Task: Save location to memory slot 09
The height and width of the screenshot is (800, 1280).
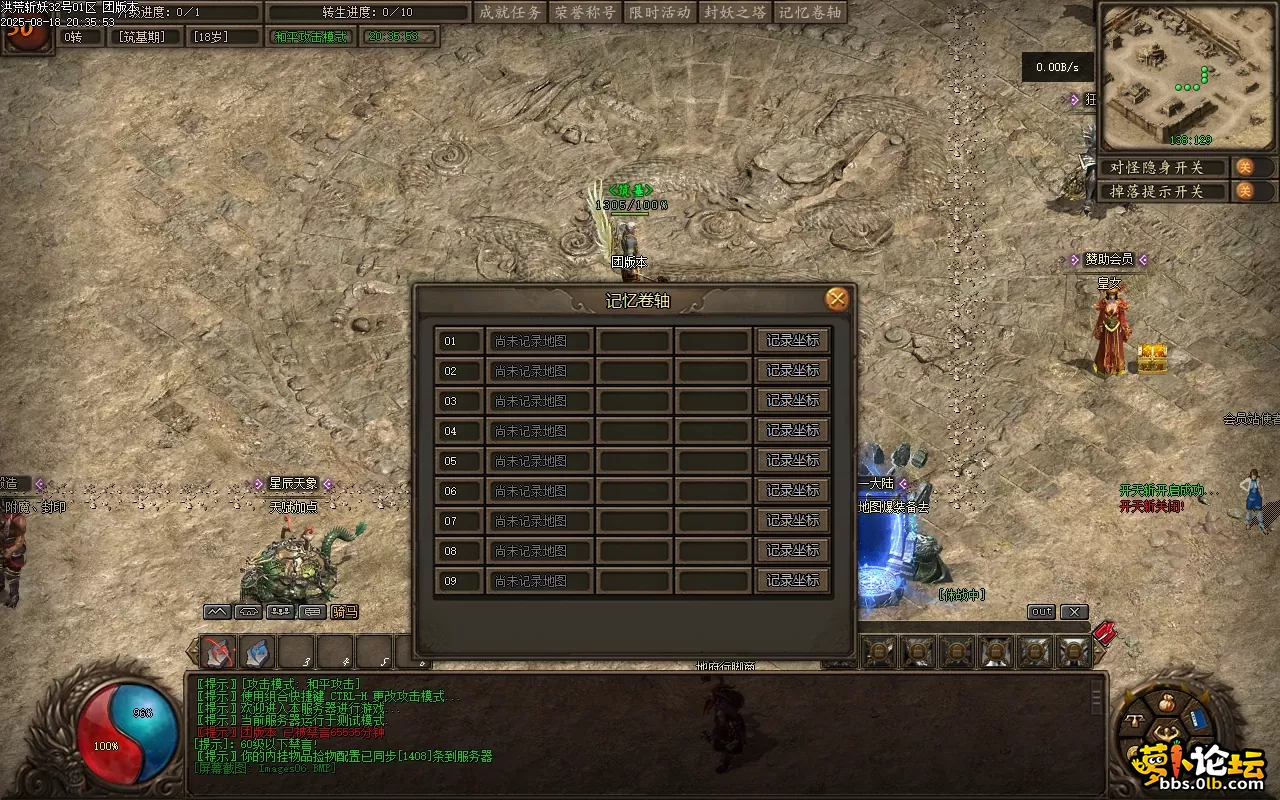Action: tap(793, 581)
